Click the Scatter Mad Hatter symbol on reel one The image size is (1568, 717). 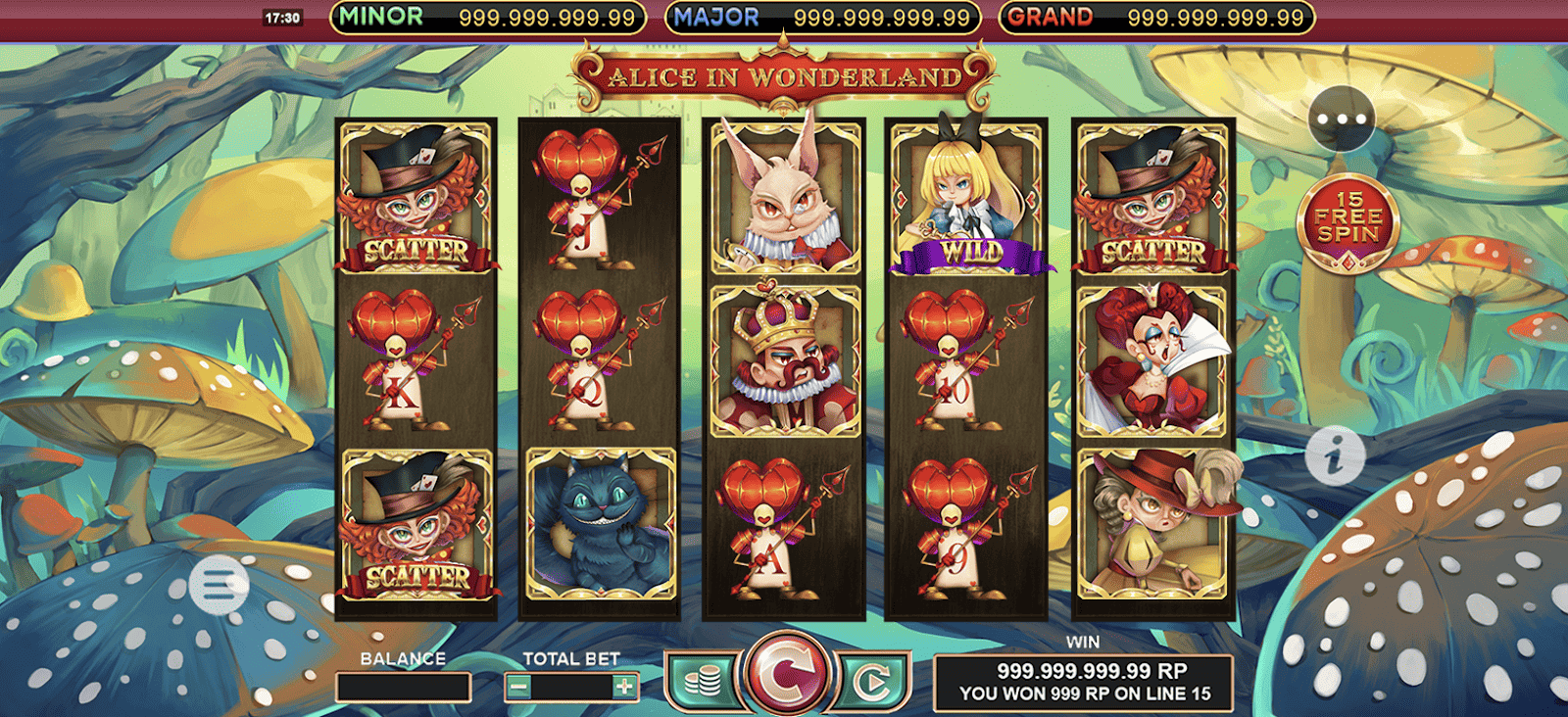[416, 196]
